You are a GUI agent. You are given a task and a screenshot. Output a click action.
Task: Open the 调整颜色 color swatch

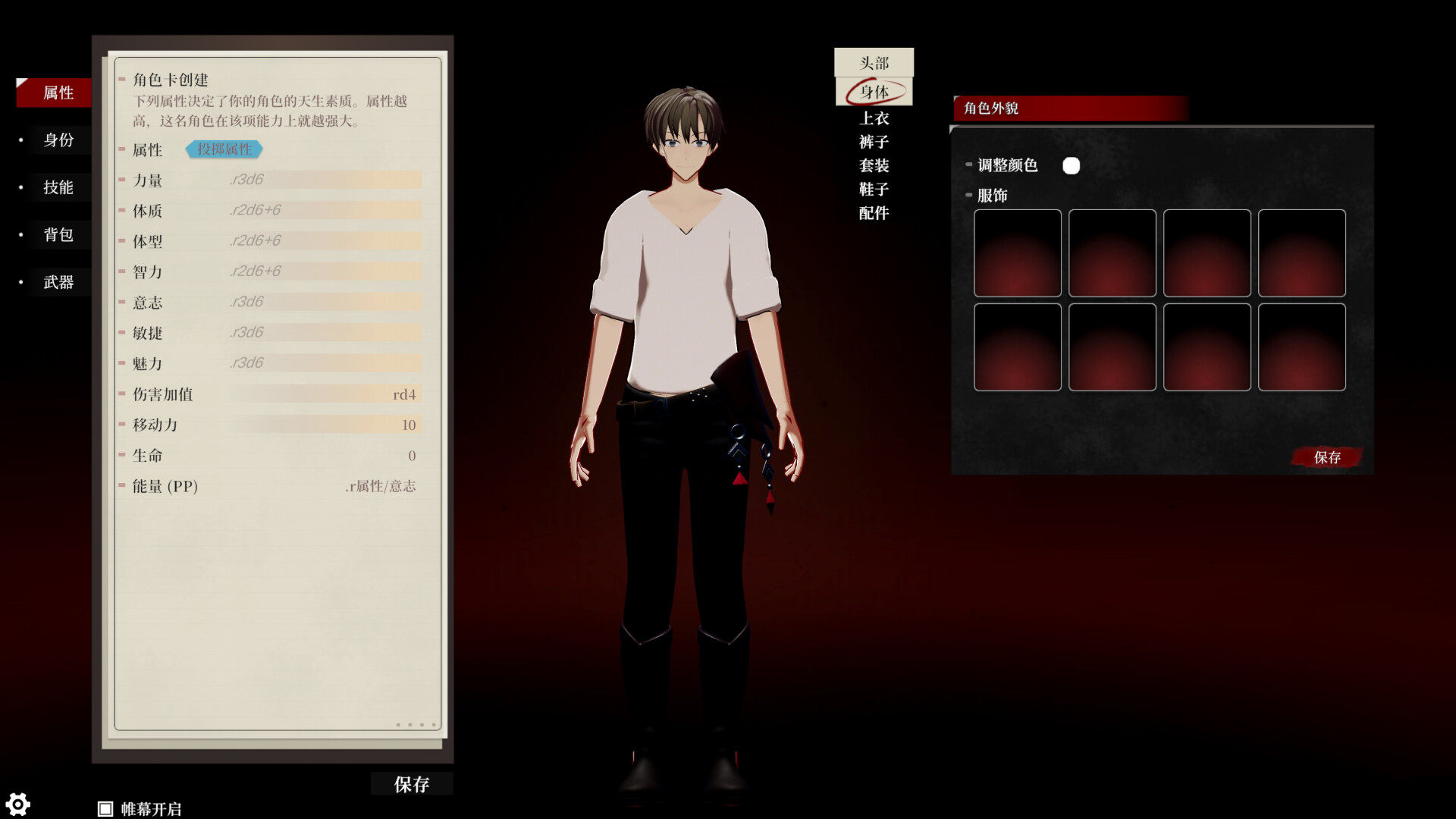[x=1072, y=165]
